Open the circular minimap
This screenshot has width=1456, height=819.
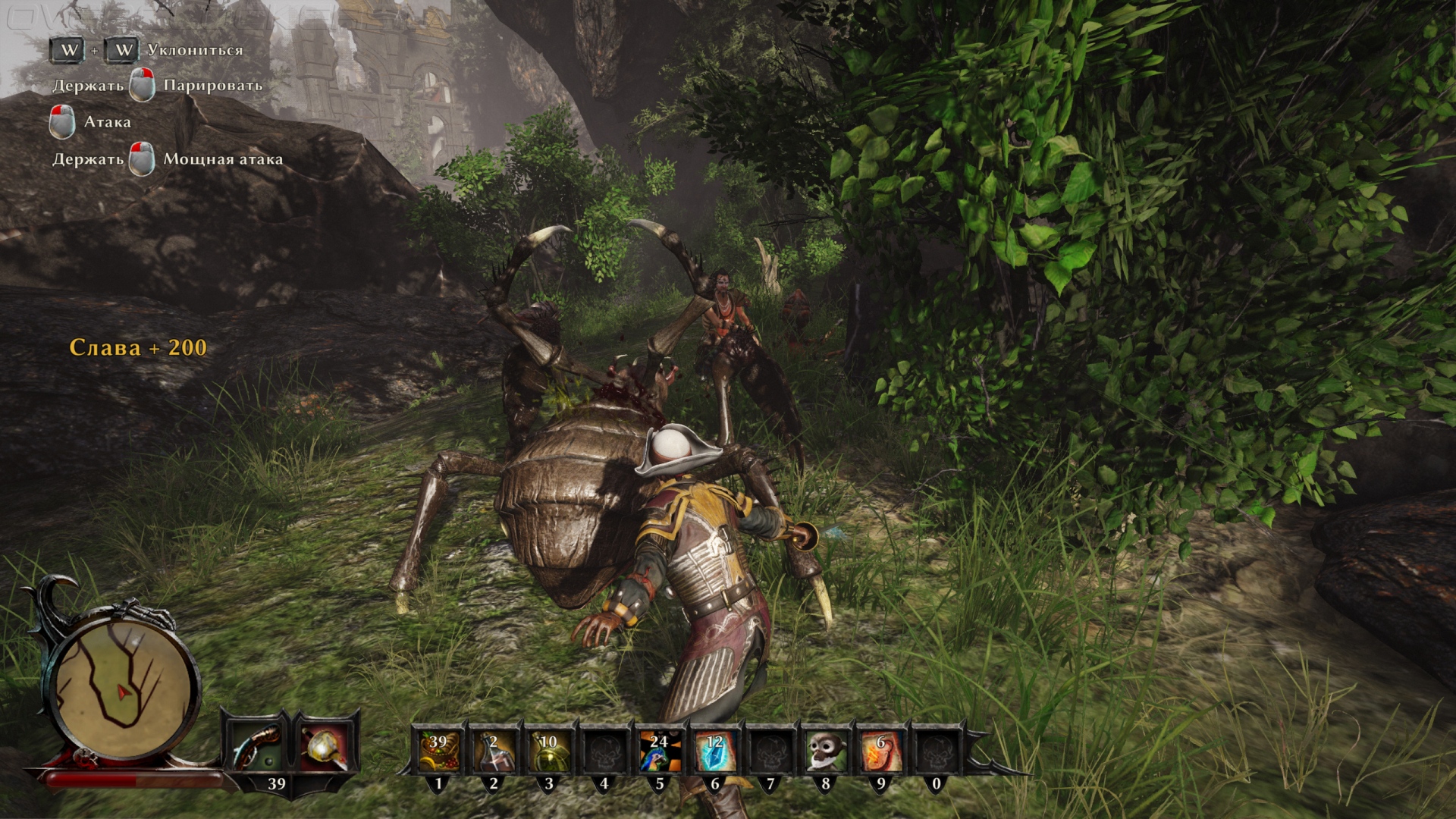(x=121, y=686)
